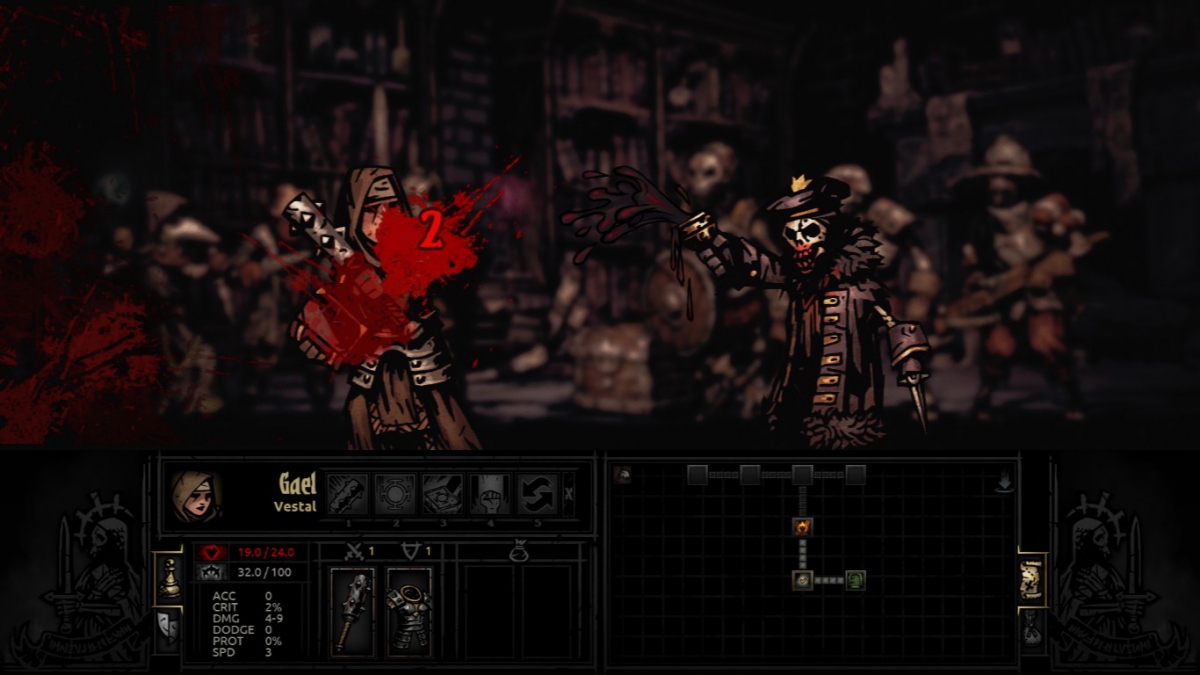1200x675 pixels.
Task: Click the down arrow icon on map
Action: coord(1005,482)
